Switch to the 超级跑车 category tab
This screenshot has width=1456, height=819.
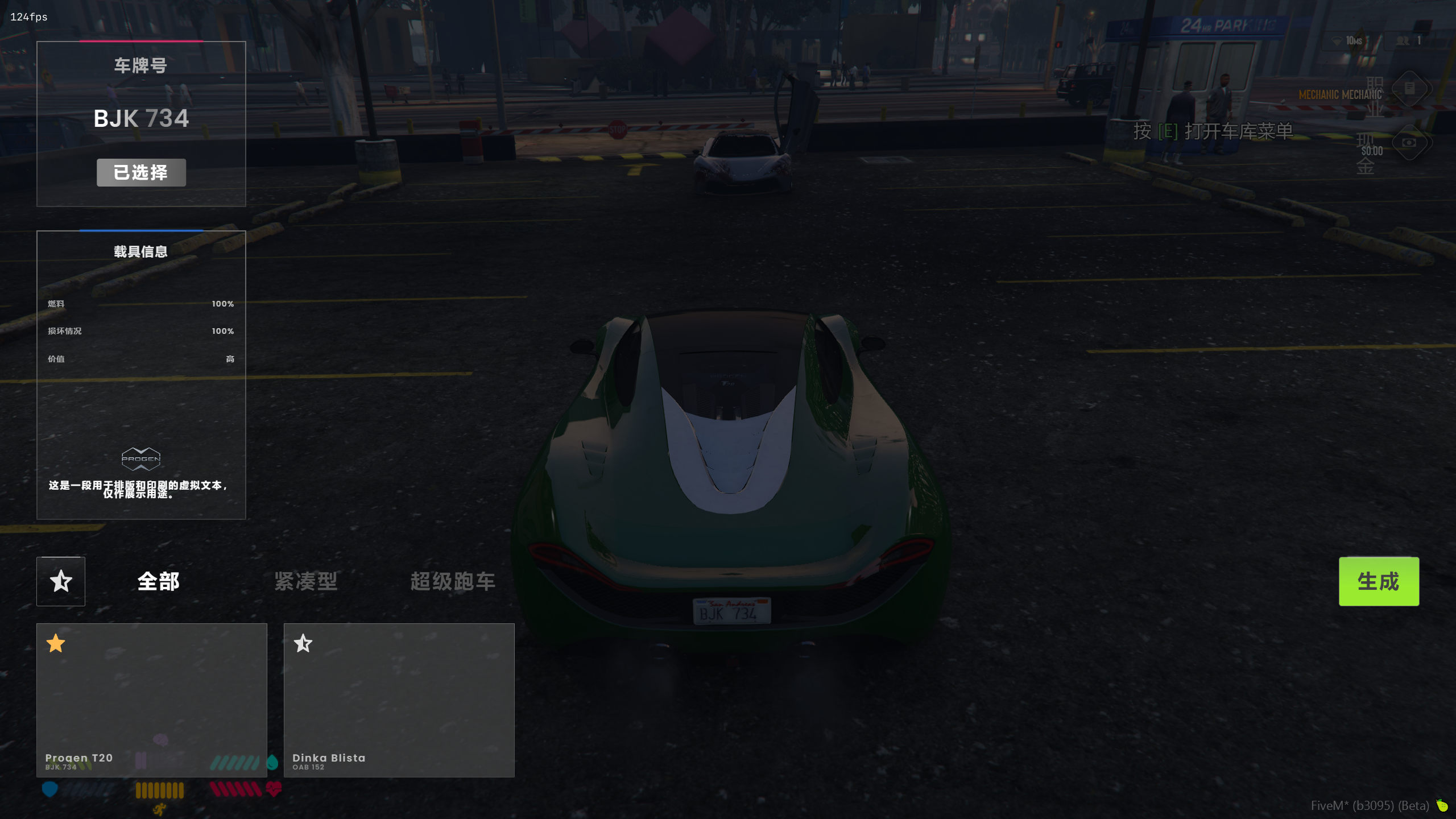[x=453, y=581]
